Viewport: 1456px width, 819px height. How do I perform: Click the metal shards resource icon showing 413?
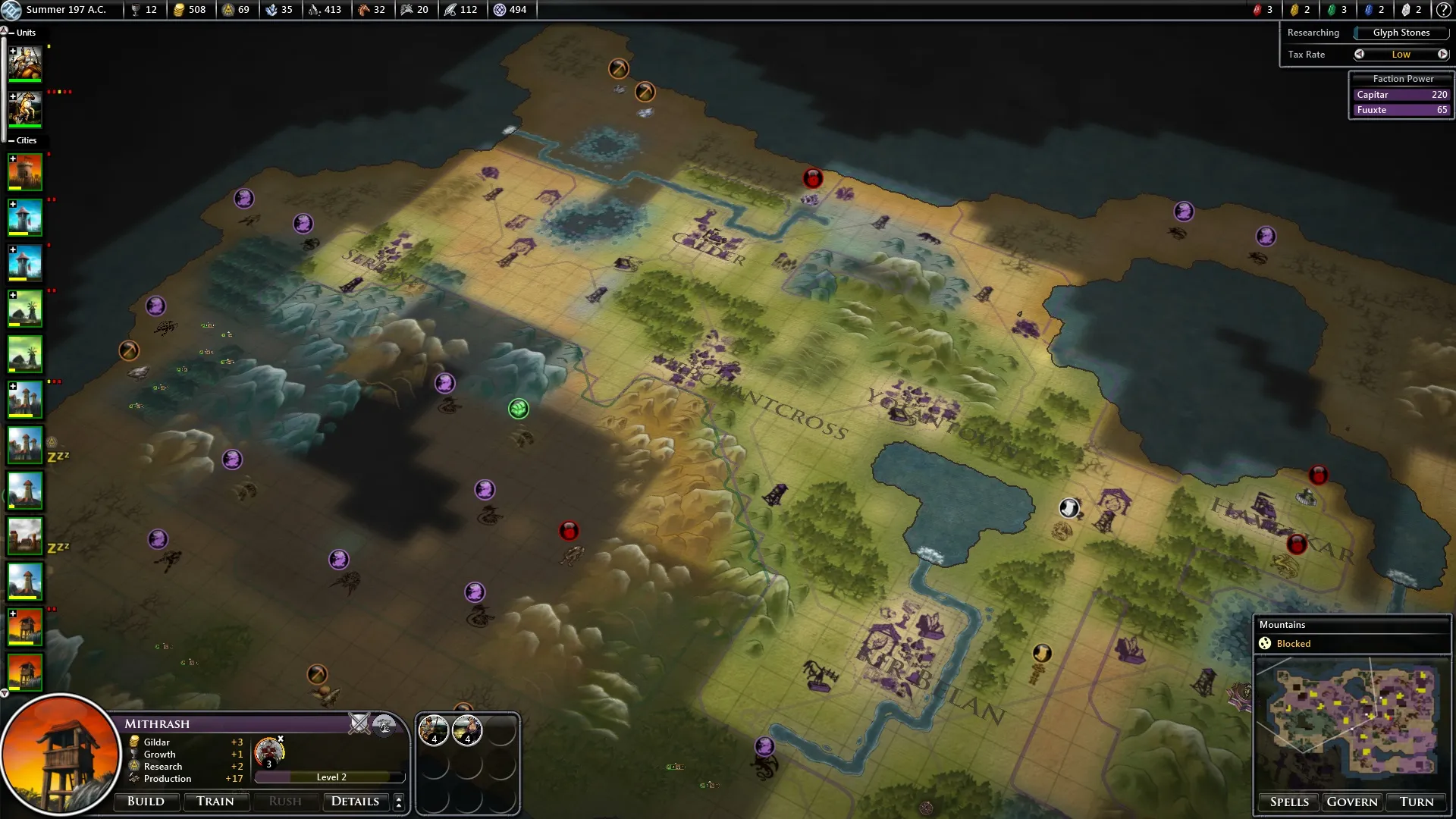tap(314, 10)
